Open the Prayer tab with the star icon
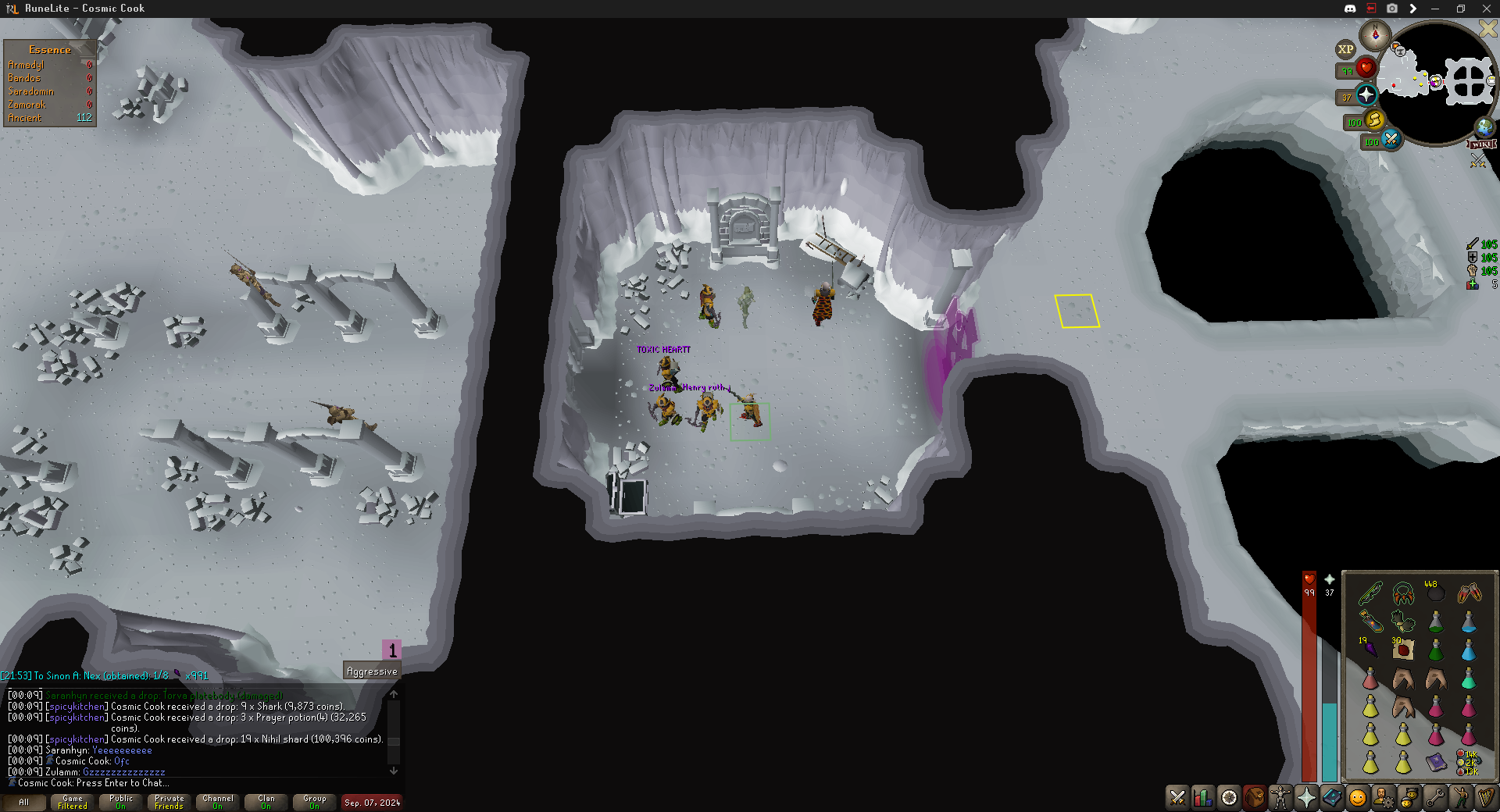Viewport: 1500px width, 812px height. click(1305, 797)
